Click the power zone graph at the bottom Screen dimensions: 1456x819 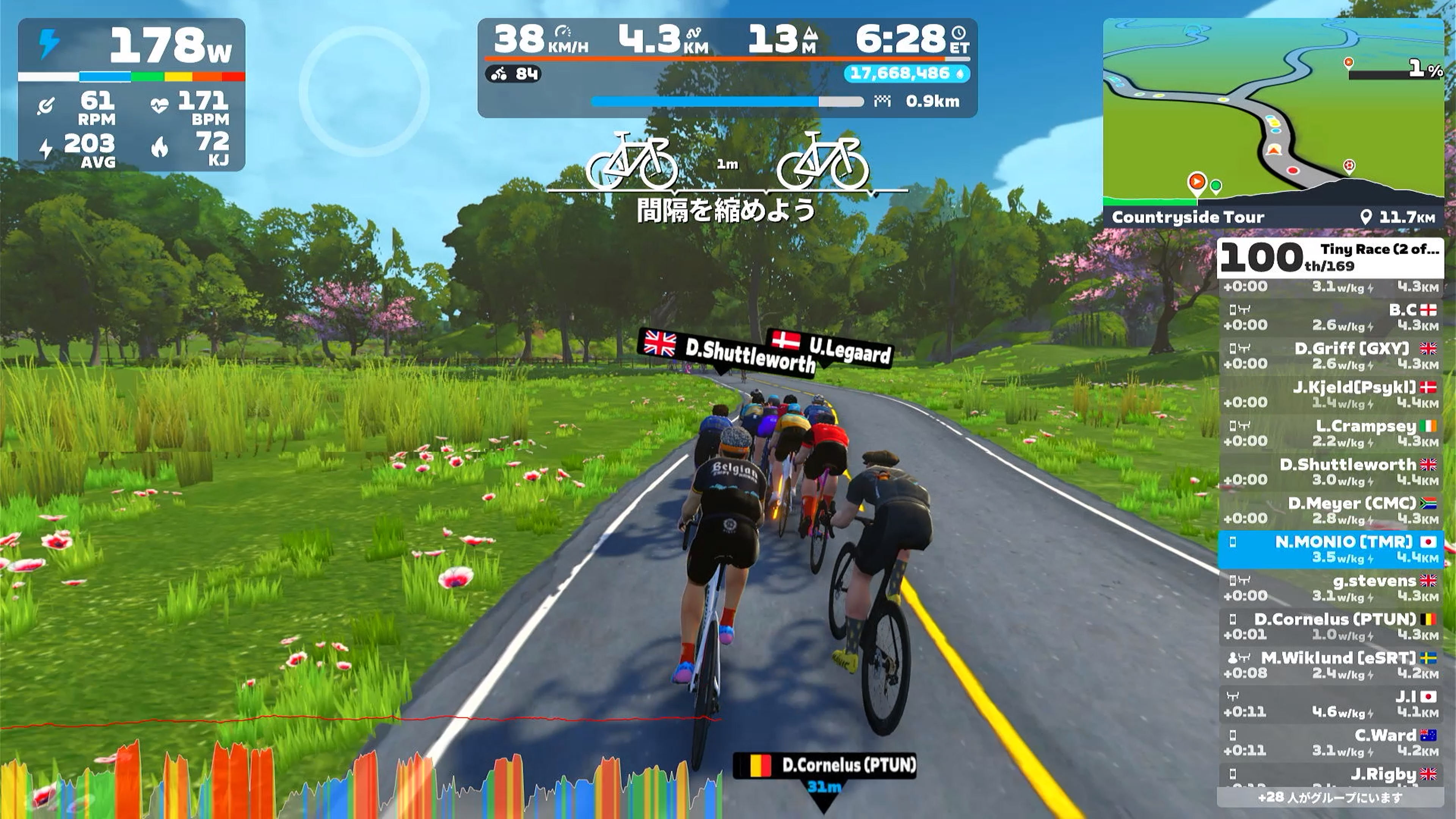point(362,780)
